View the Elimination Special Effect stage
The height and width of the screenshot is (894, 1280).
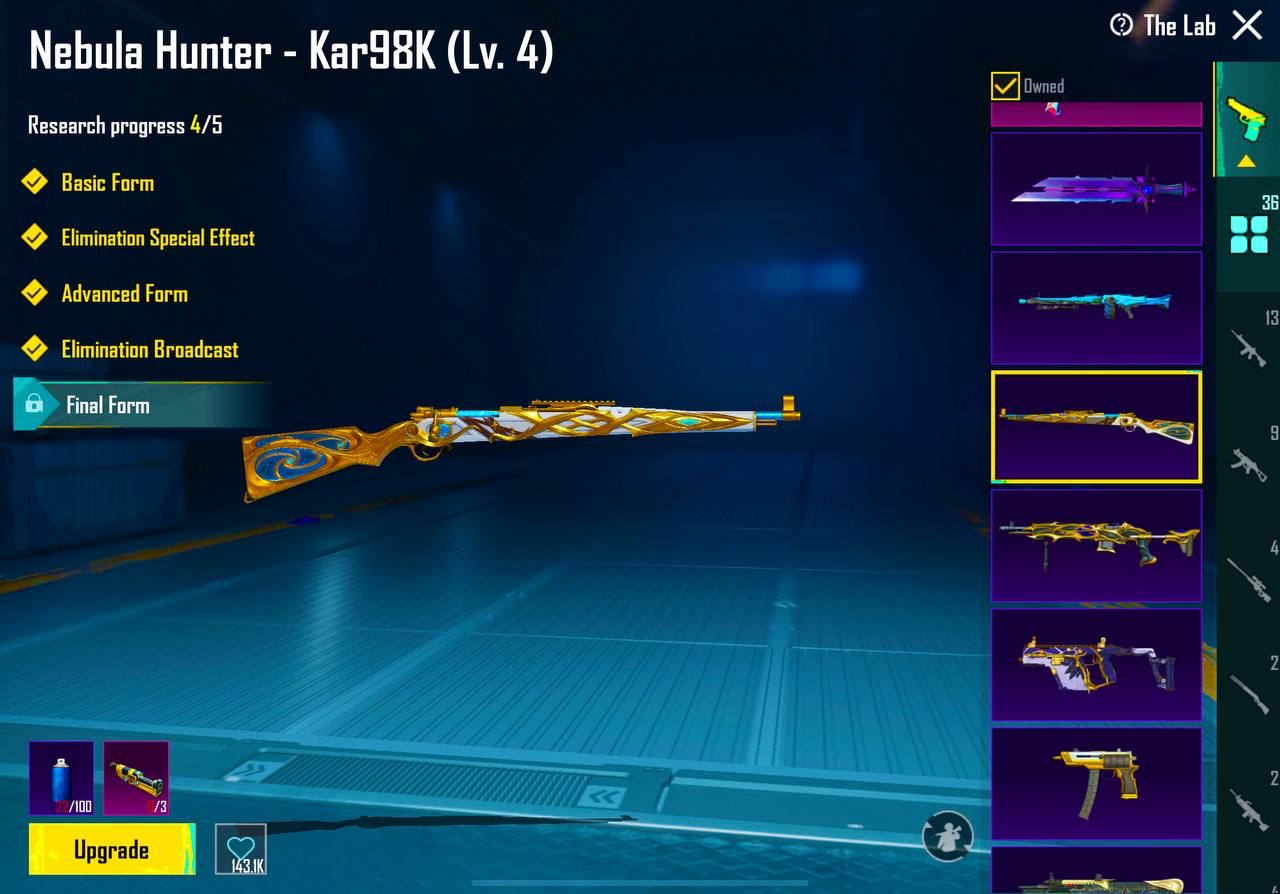click(157, 238)
